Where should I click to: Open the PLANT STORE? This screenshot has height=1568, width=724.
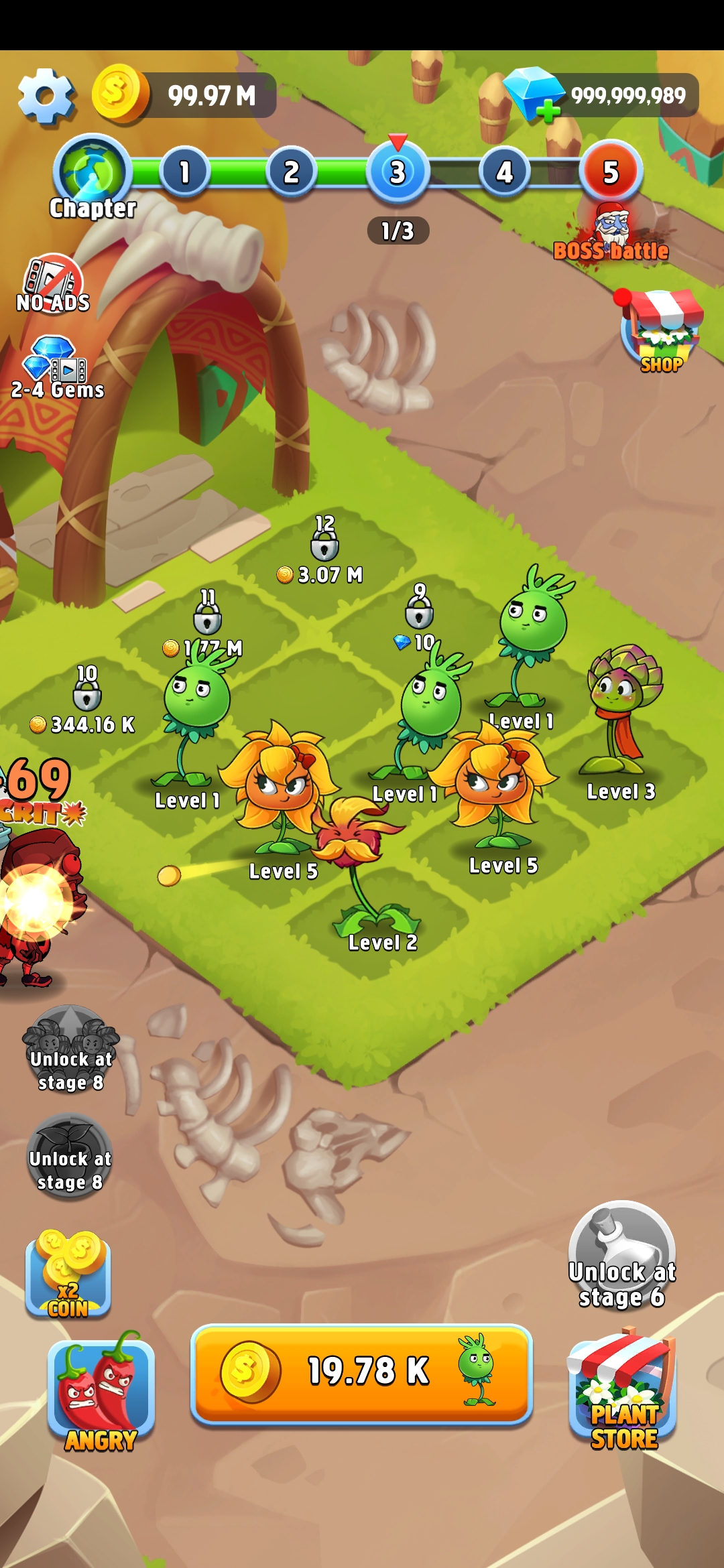(x=623, y=1392)
